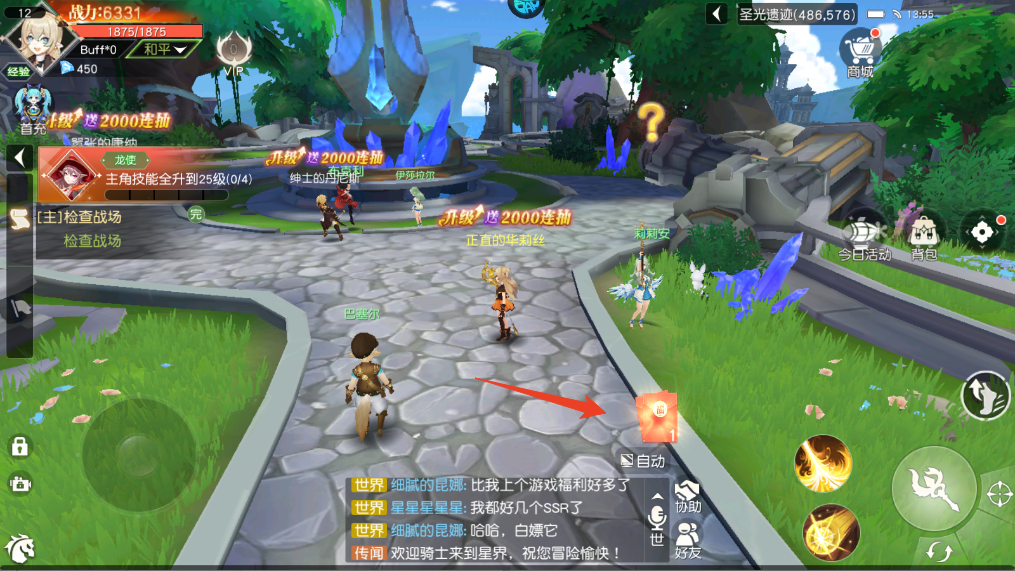
Task: Open the 好友 friends list
Action: point(688,540)
